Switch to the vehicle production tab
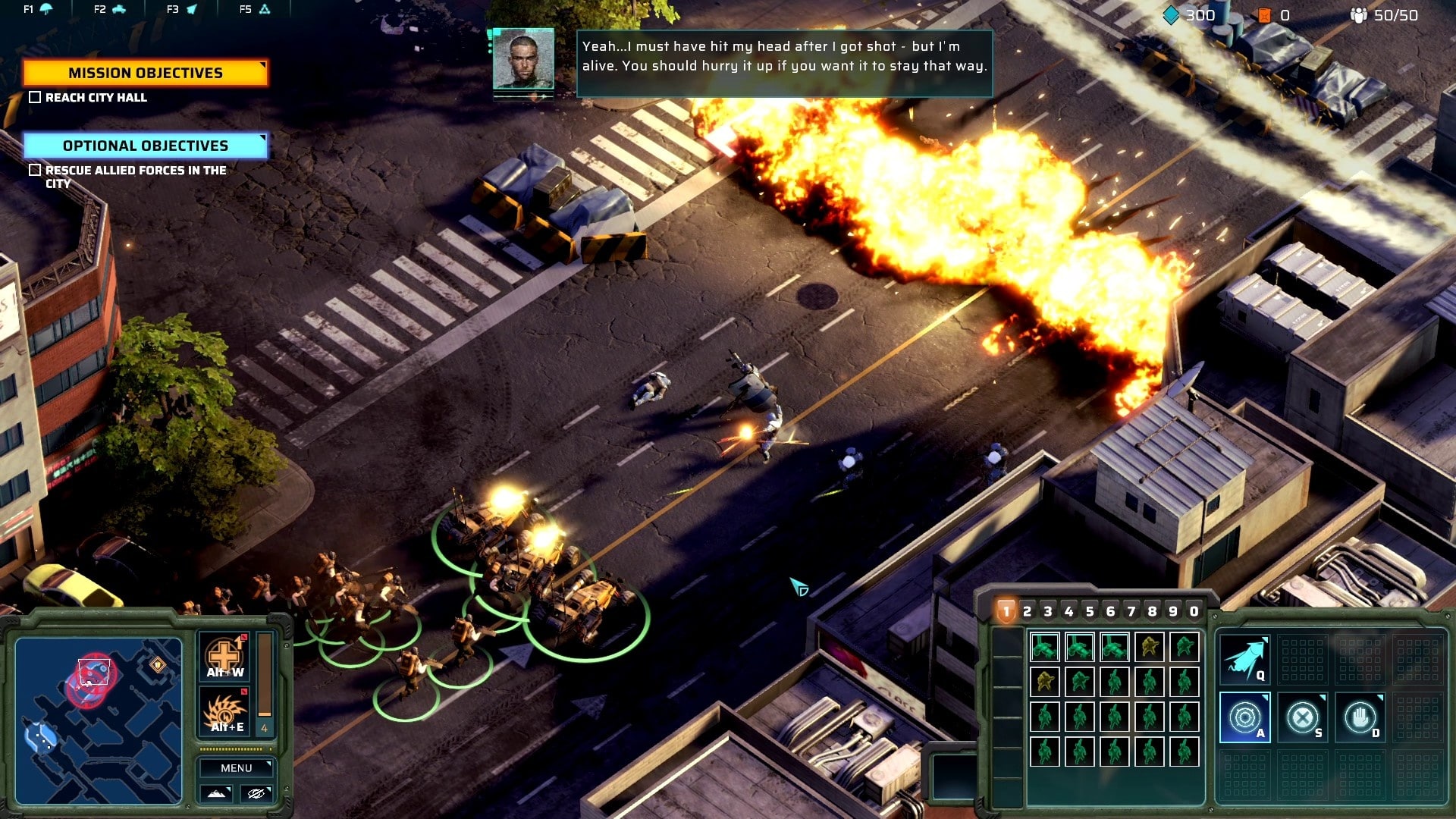1456x819 pixels. 111,9
